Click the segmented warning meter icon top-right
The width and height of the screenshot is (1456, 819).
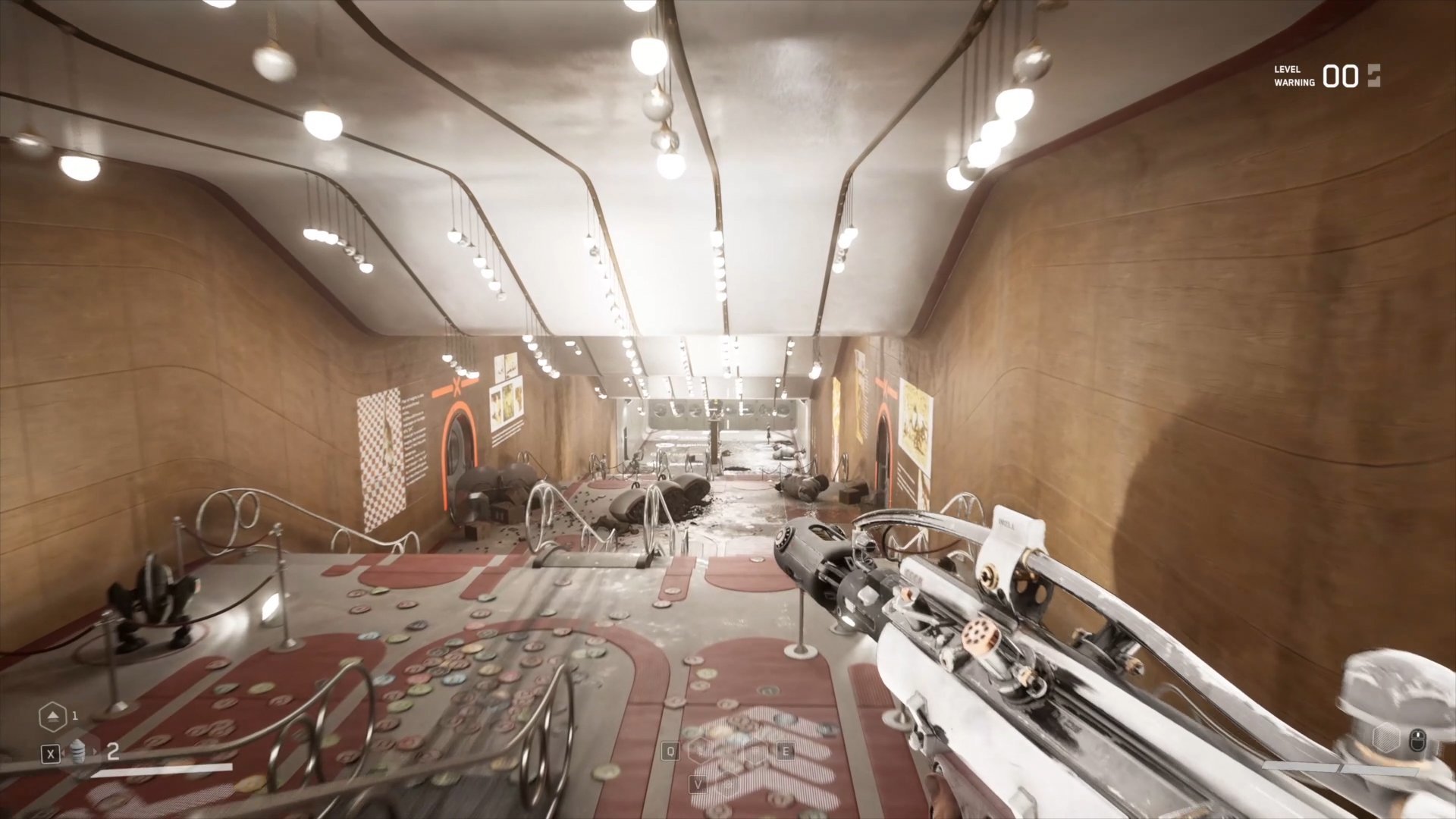tap(1374, 76)
